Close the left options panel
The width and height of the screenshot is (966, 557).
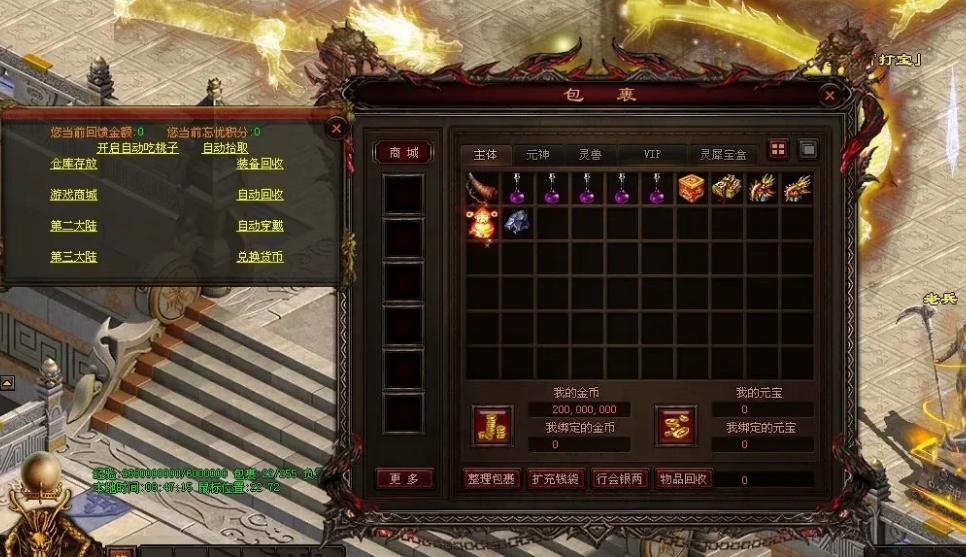337,128
